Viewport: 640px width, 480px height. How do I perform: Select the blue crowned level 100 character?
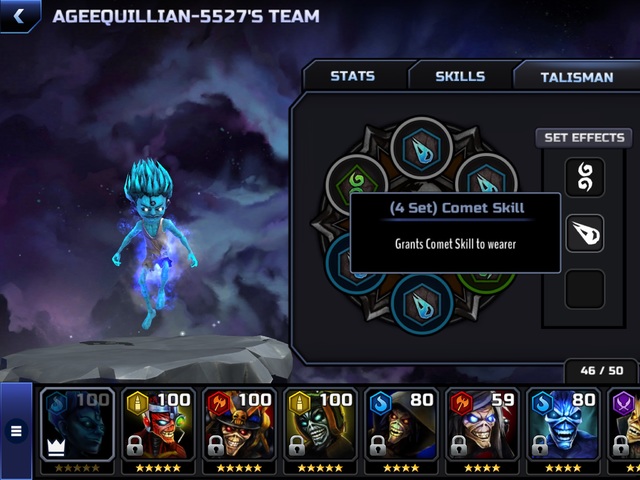tap(77, 427)
